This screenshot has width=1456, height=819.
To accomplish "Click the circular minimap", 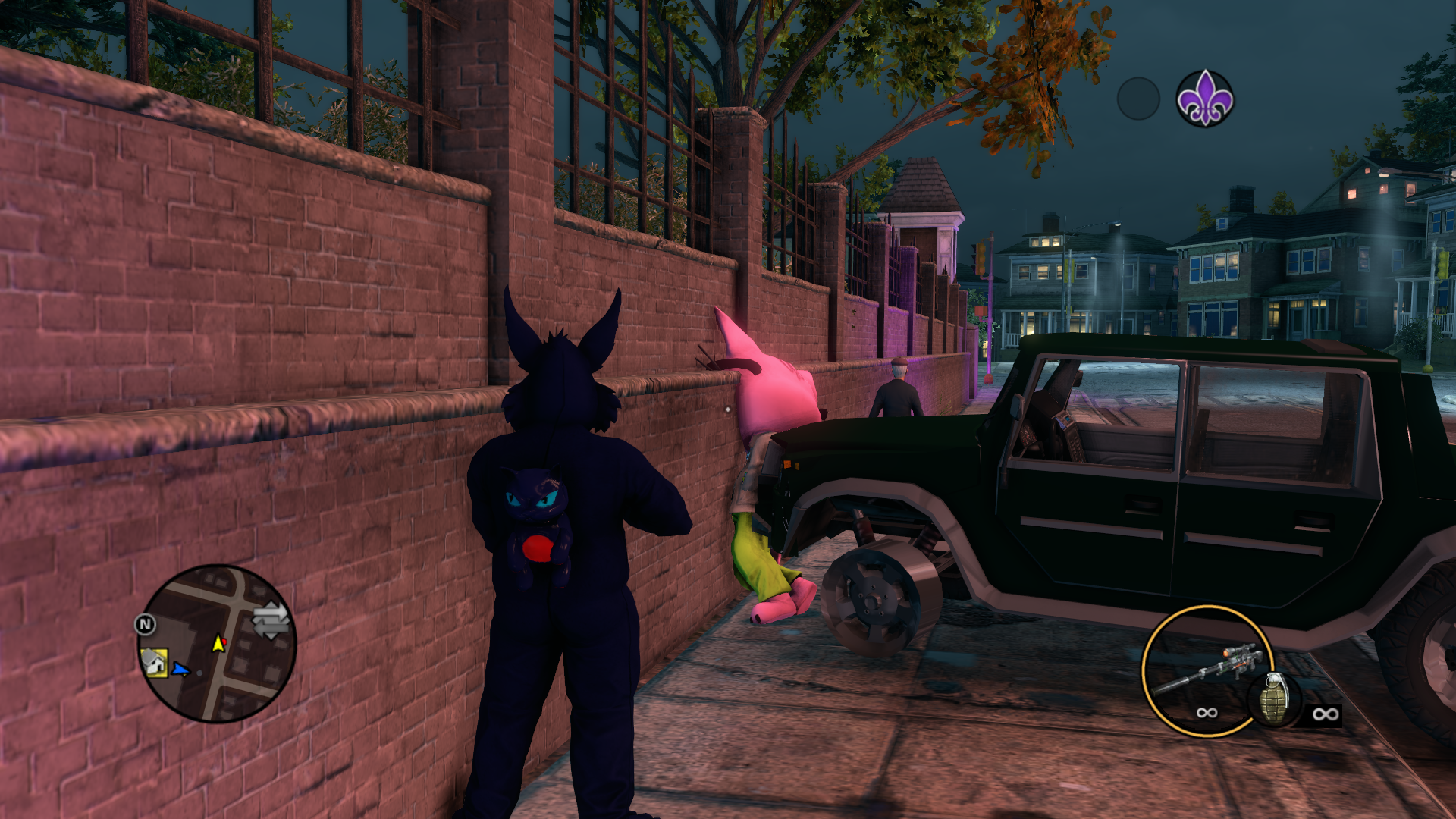I will point(218,643).
